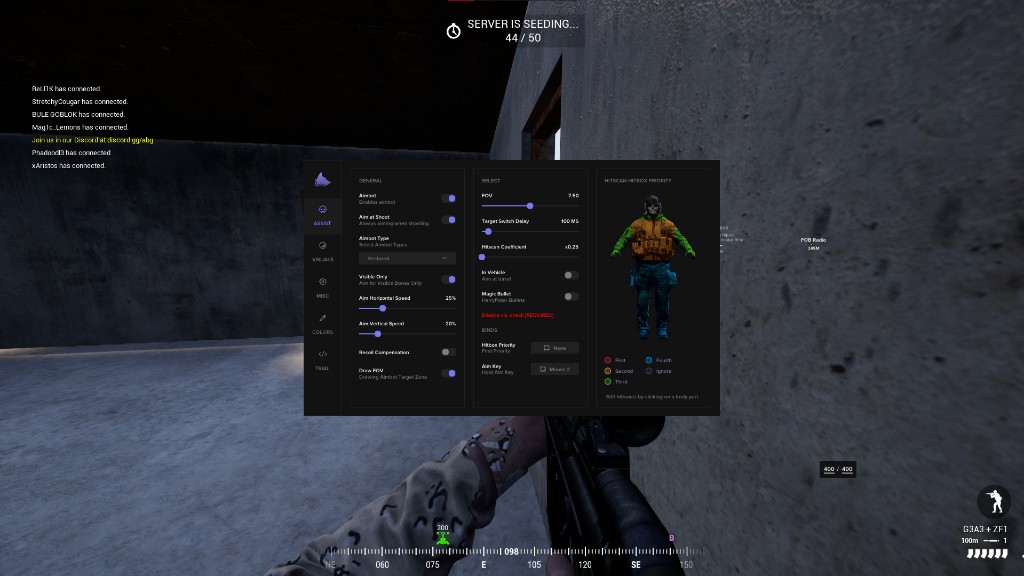Enable the In Vehicle toggle
This screenshot has width=1024, height=576.
coord(571,274)
